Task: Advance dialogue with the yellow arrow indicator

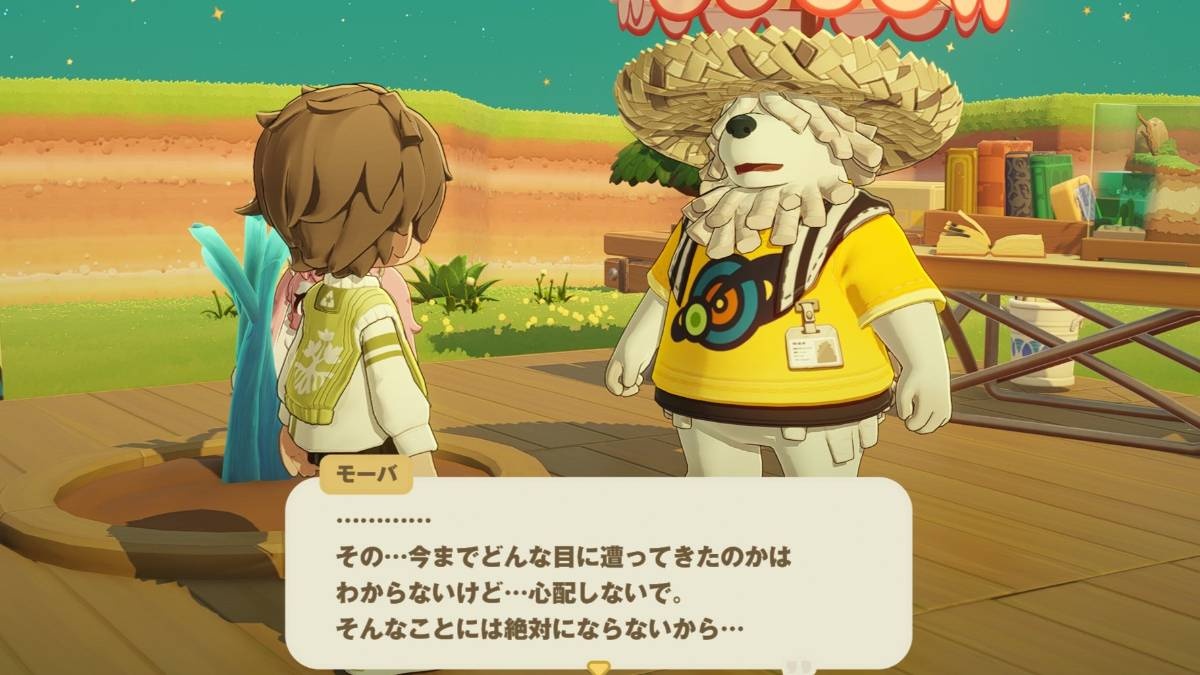Action: (x=598, y=667)
